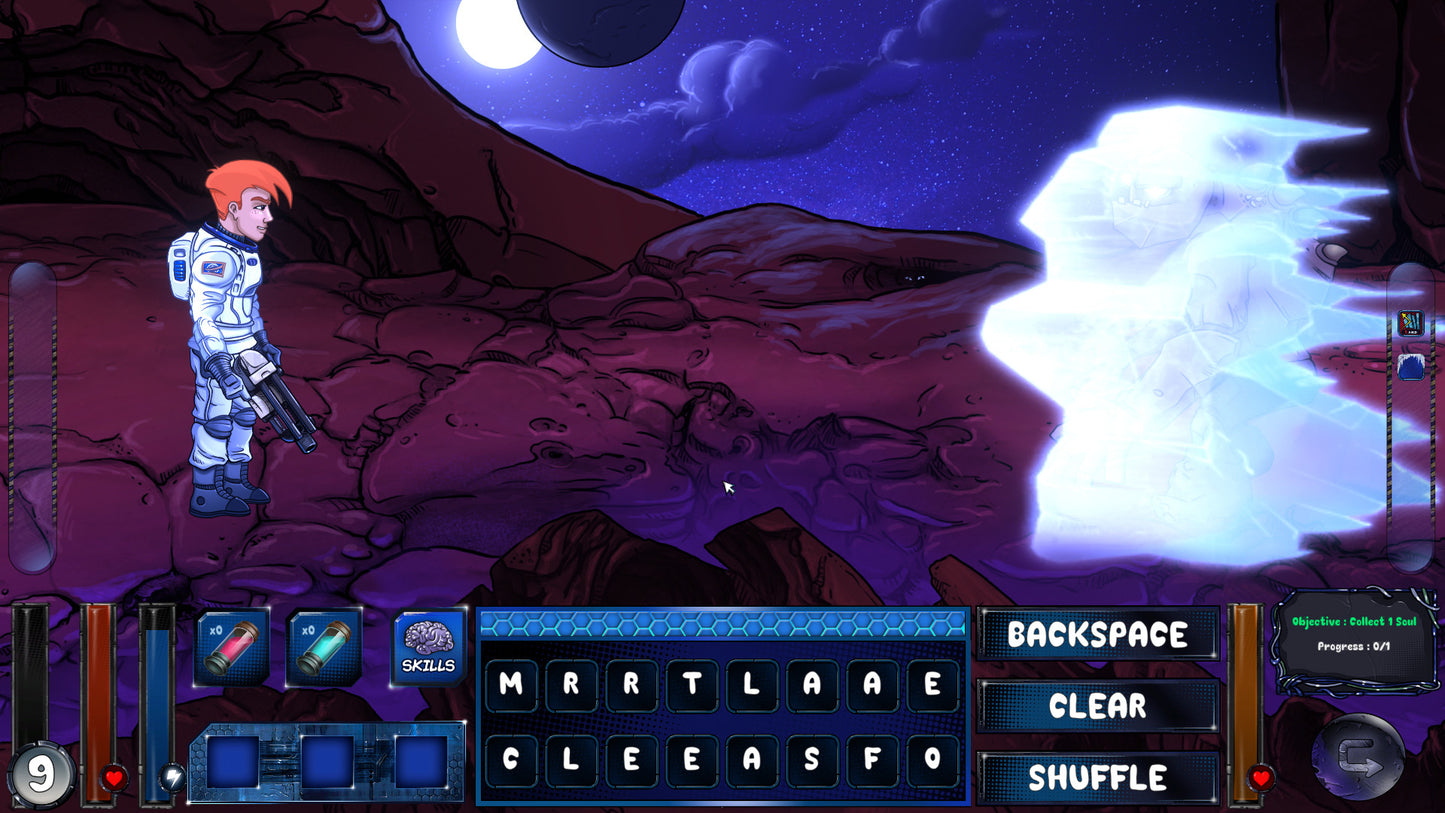This screenshot has height=813, width=1445.
Task: Choose the letter O tile
Action: tap(932, 760)
